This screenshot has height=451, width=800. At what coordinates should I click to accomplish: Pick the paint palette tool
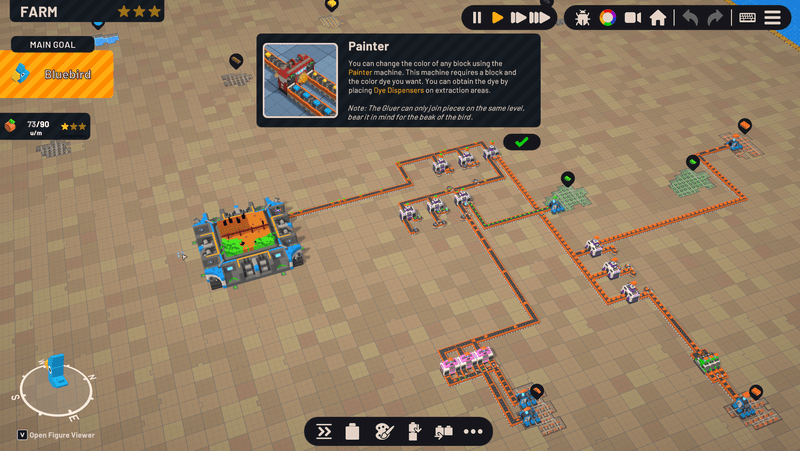click(384, 432)
